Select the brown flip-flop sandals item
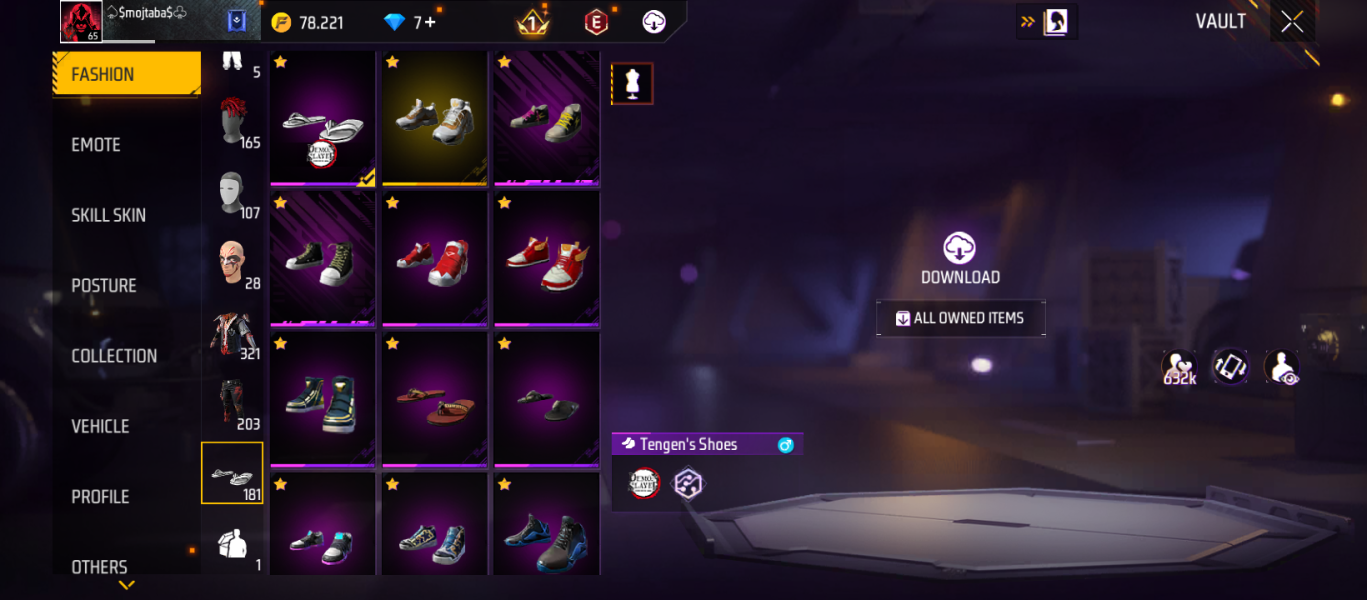1367x600 pixels. click(434, 400)
